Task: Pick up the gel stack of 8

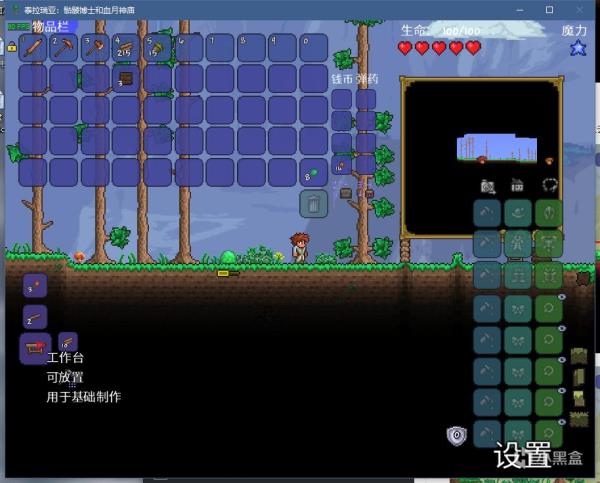Action: tap(314, 172)
